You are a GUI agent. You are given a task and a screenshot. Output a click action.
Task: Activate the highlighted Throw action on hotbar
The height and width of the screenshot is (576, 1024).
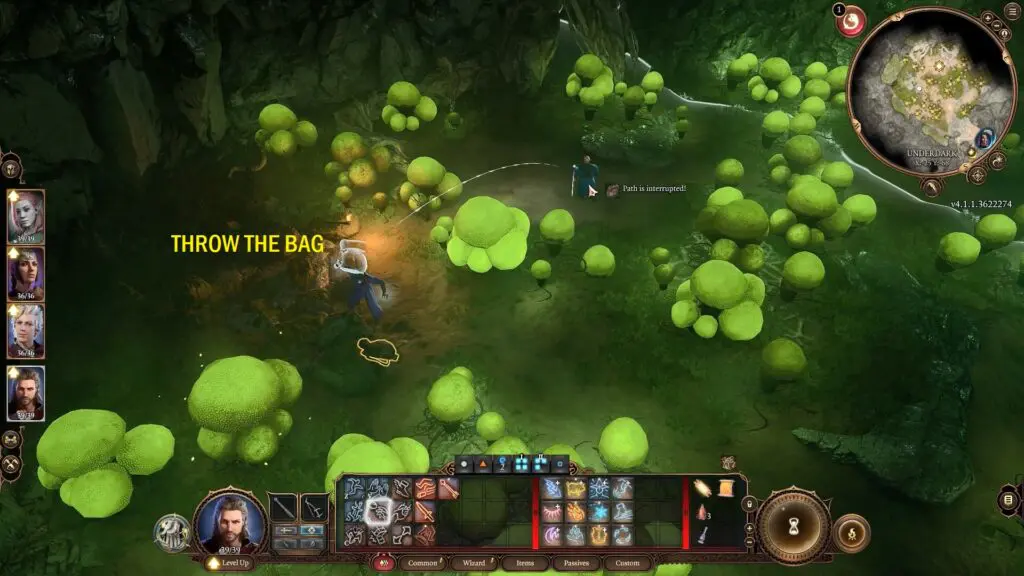pos(378,512)
